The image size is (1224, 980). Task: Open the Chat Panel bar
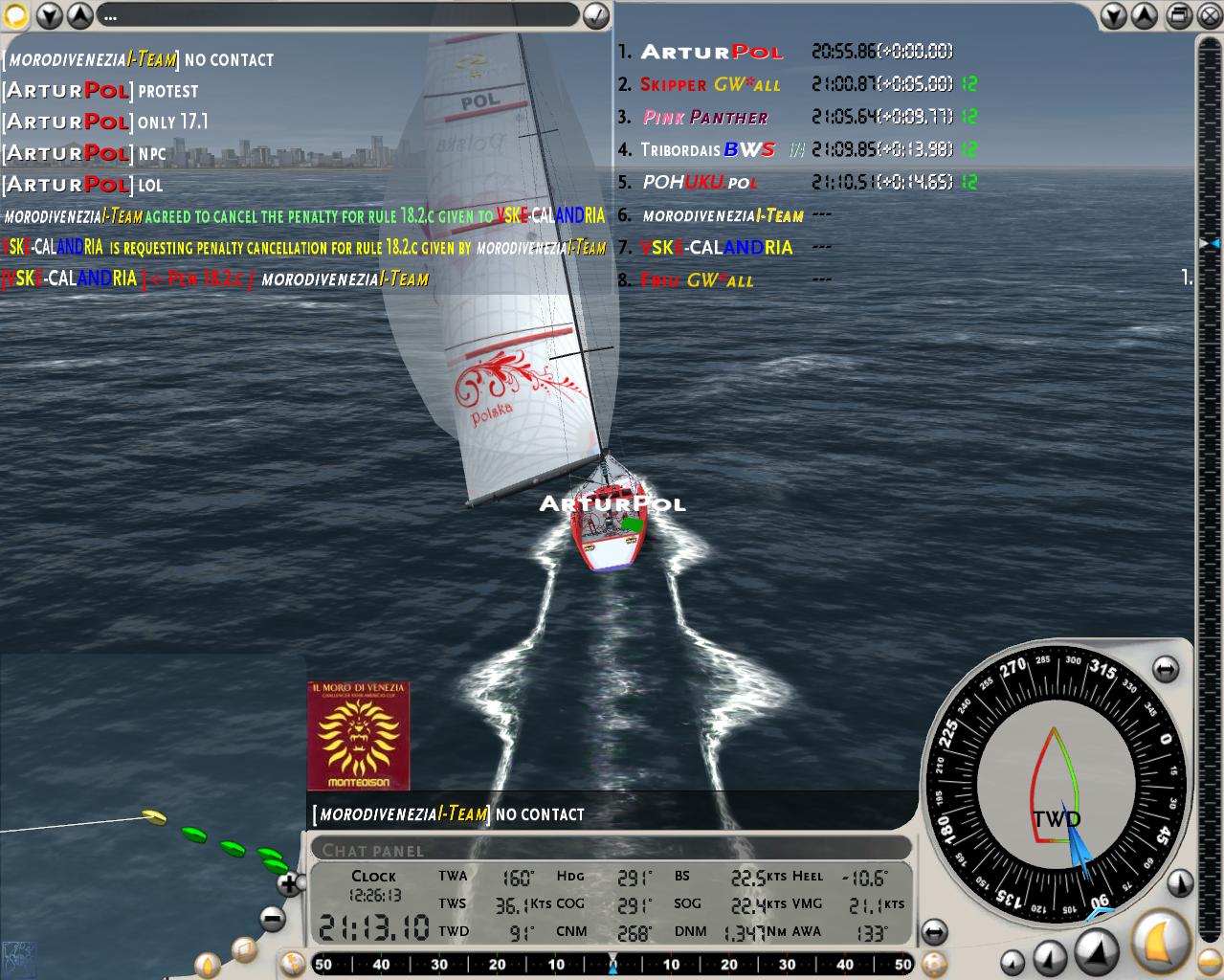[610, 849]
